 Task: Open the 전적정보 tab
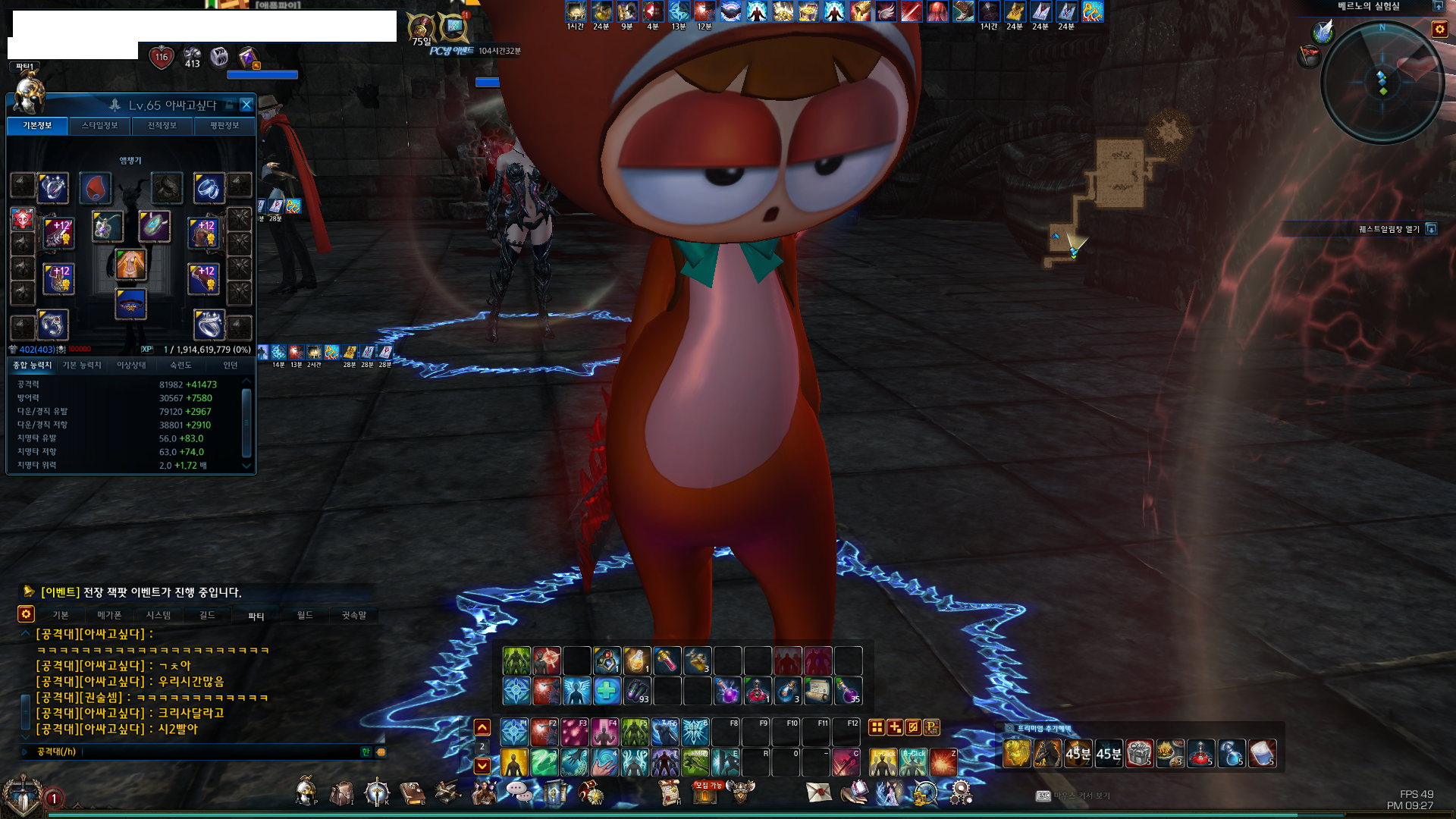coord(162,126)
